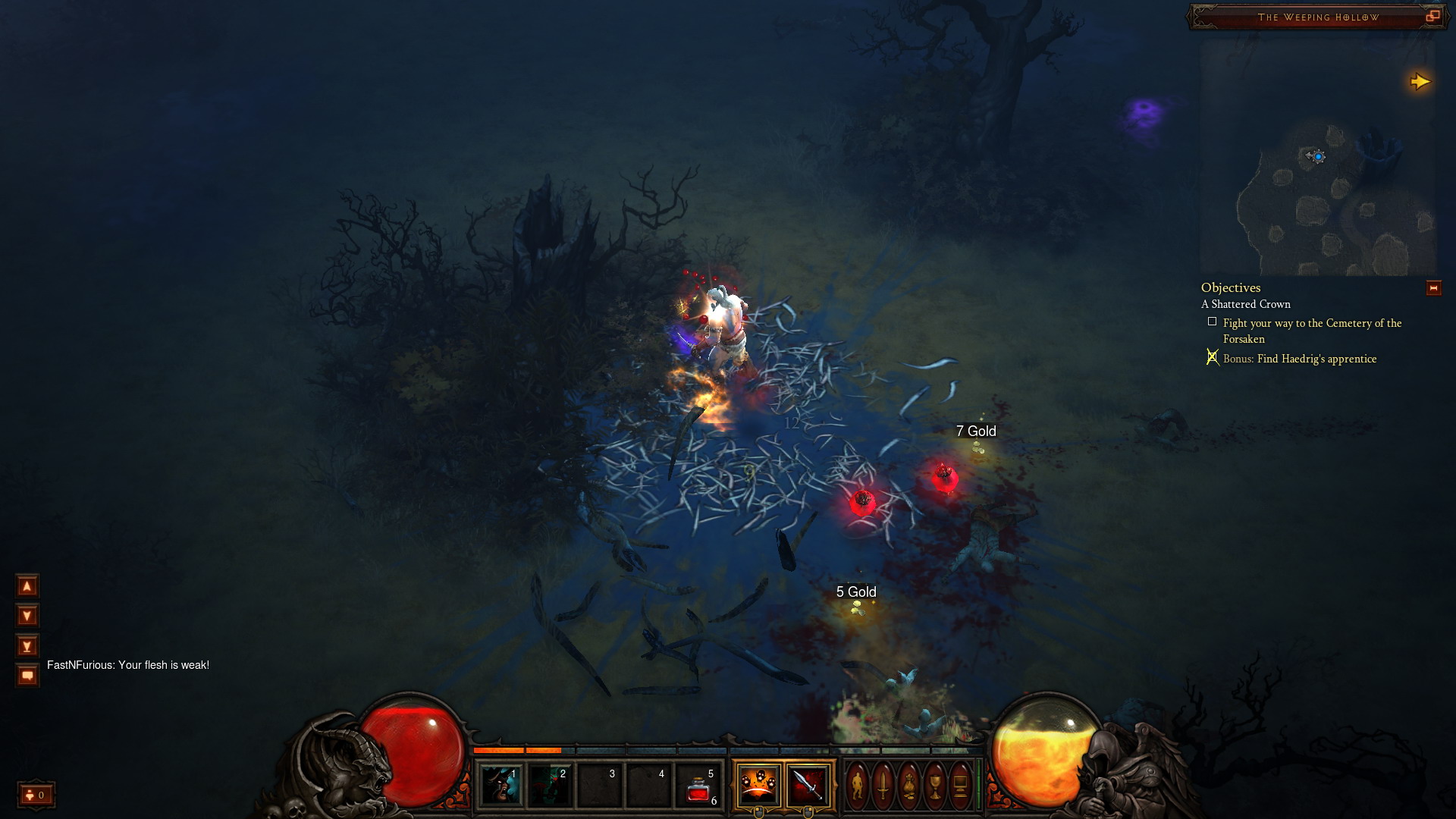Activate the skill in hotbar slot 1
The width and height of the screenshot is (1456, 819).
tap(500, 785)
